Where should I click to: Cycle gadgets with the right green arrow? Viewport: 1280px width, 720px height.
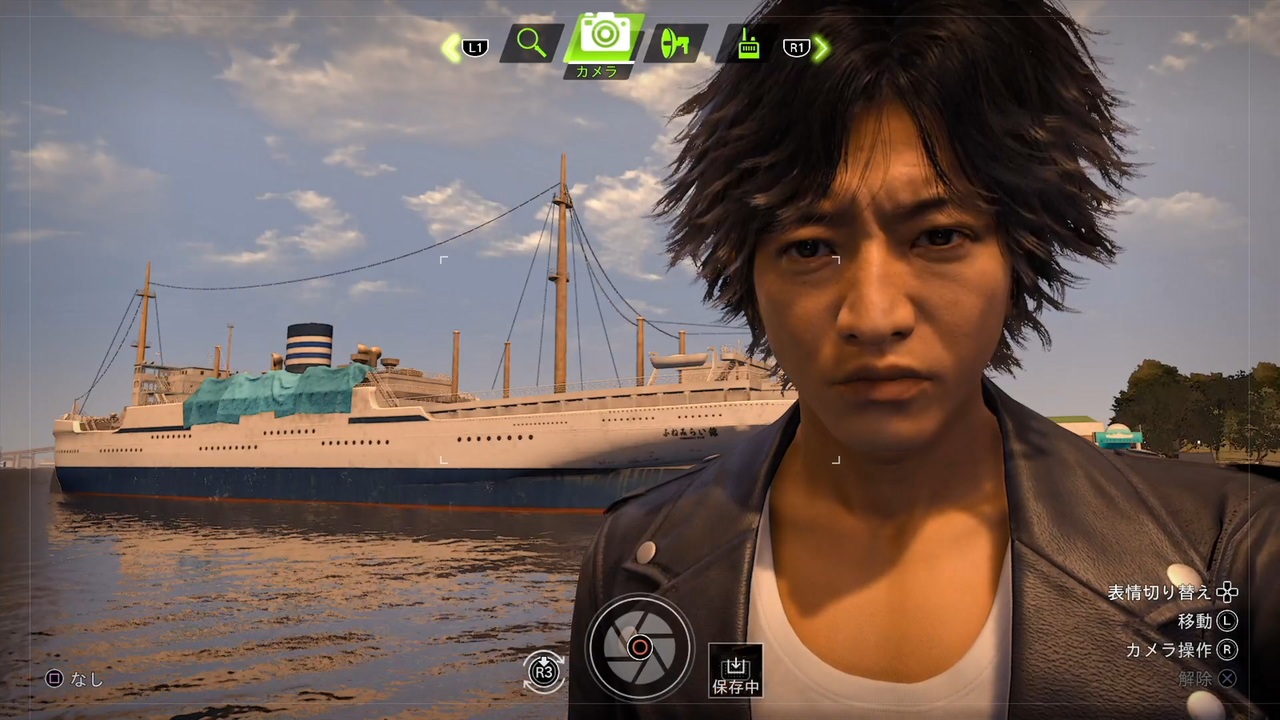click(821, 47)
